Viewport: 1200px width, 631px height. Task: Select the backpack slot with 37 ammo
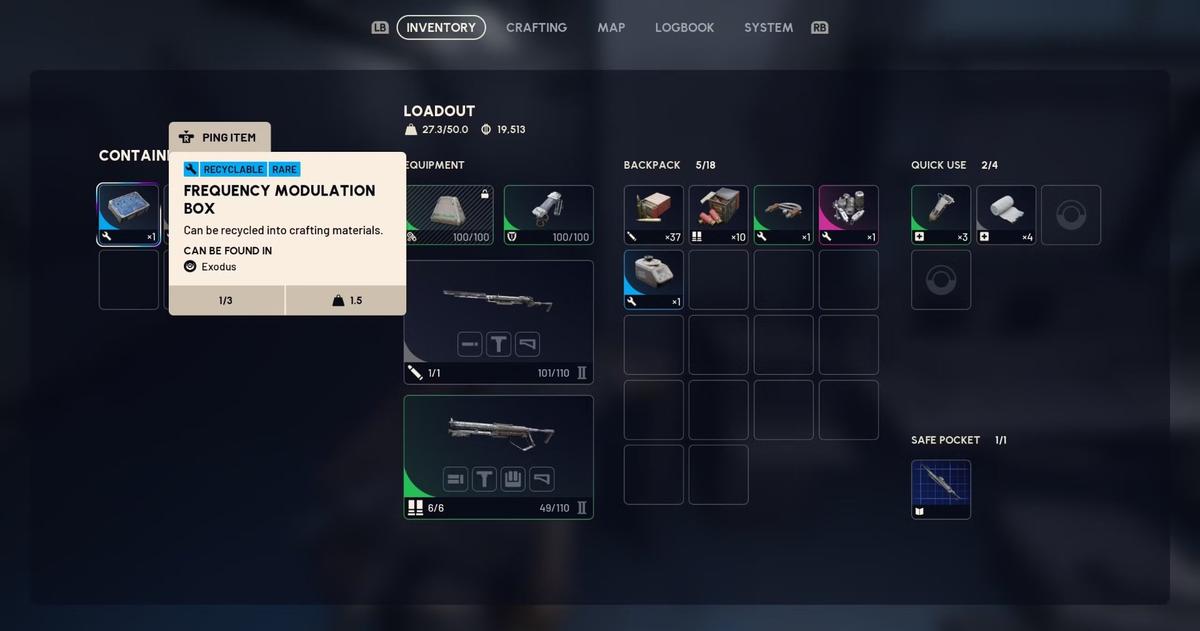click(x=654, y=214)
